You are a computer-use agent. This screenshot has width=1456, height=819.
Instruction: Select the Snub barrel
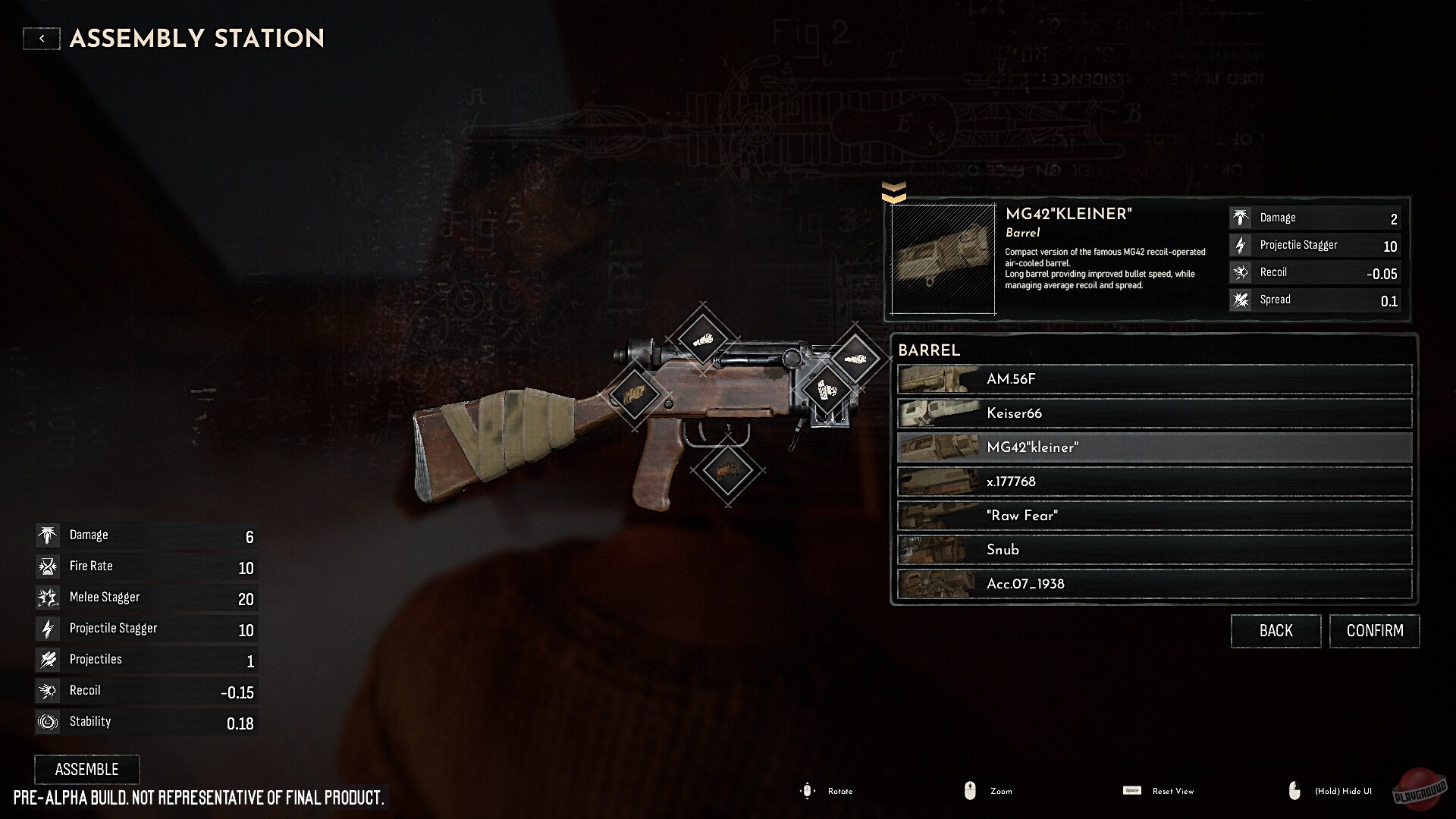[1154, 550]
